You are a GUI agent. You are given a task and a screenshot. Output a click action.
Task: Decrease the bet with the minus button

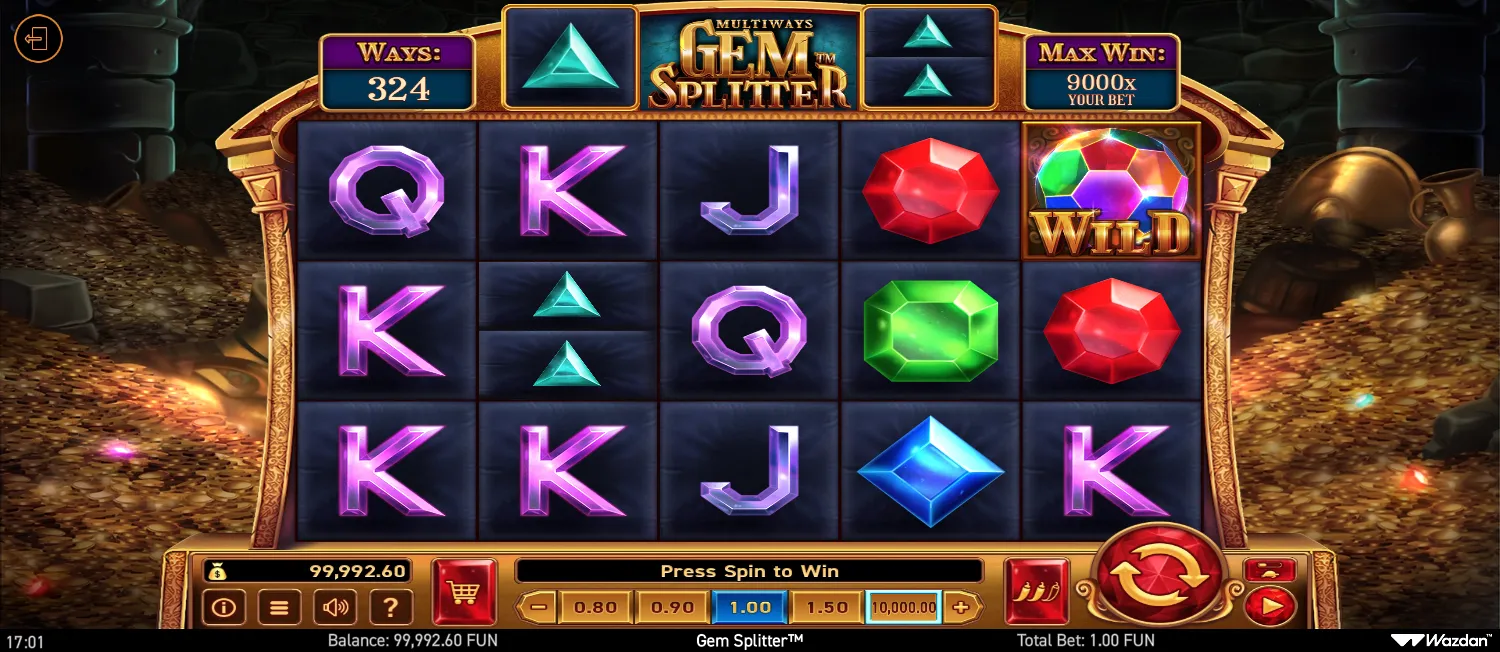538,607
